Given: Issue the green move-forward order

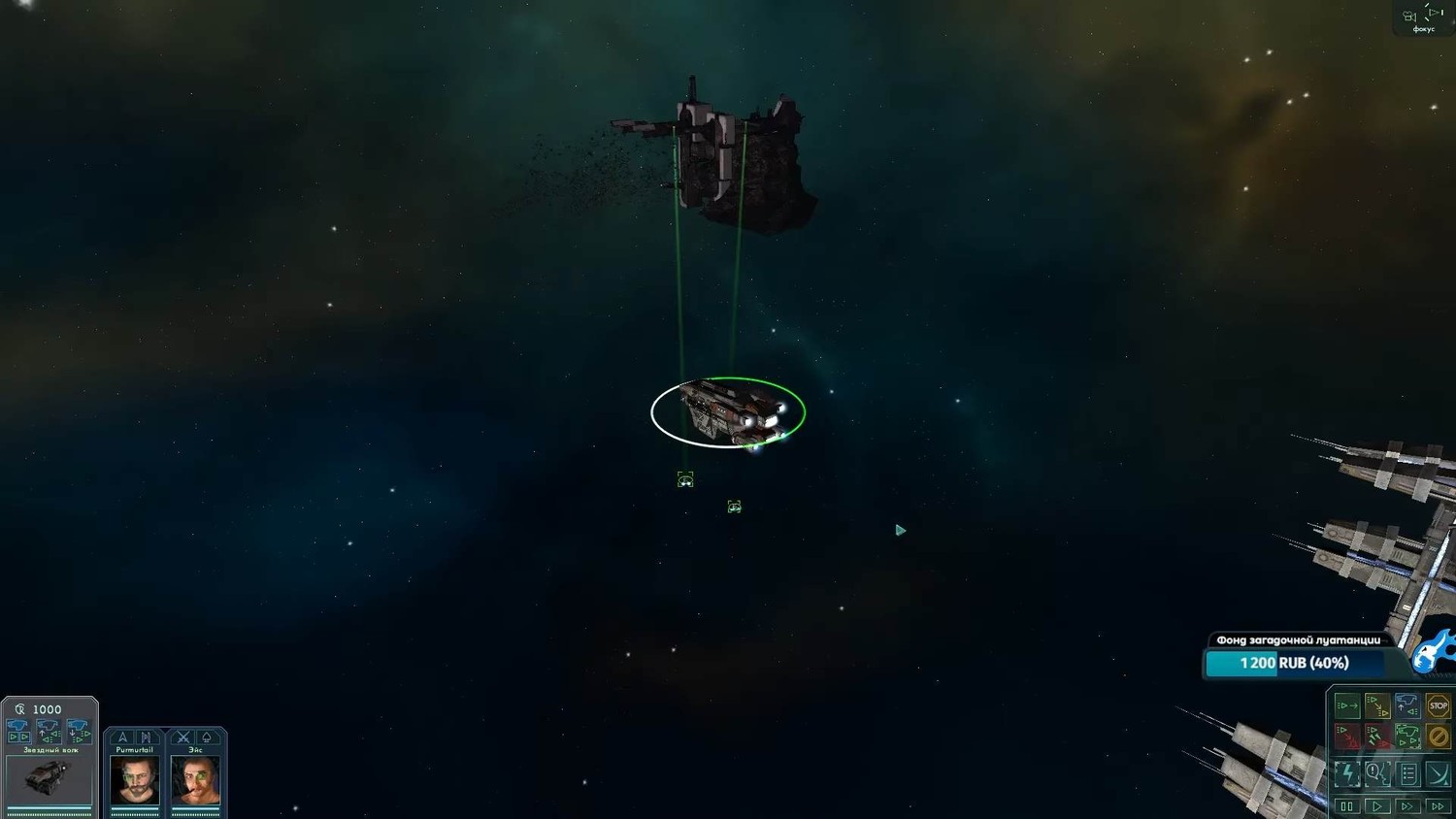Looking at the screenshot, I should (x=1346, y=705).
